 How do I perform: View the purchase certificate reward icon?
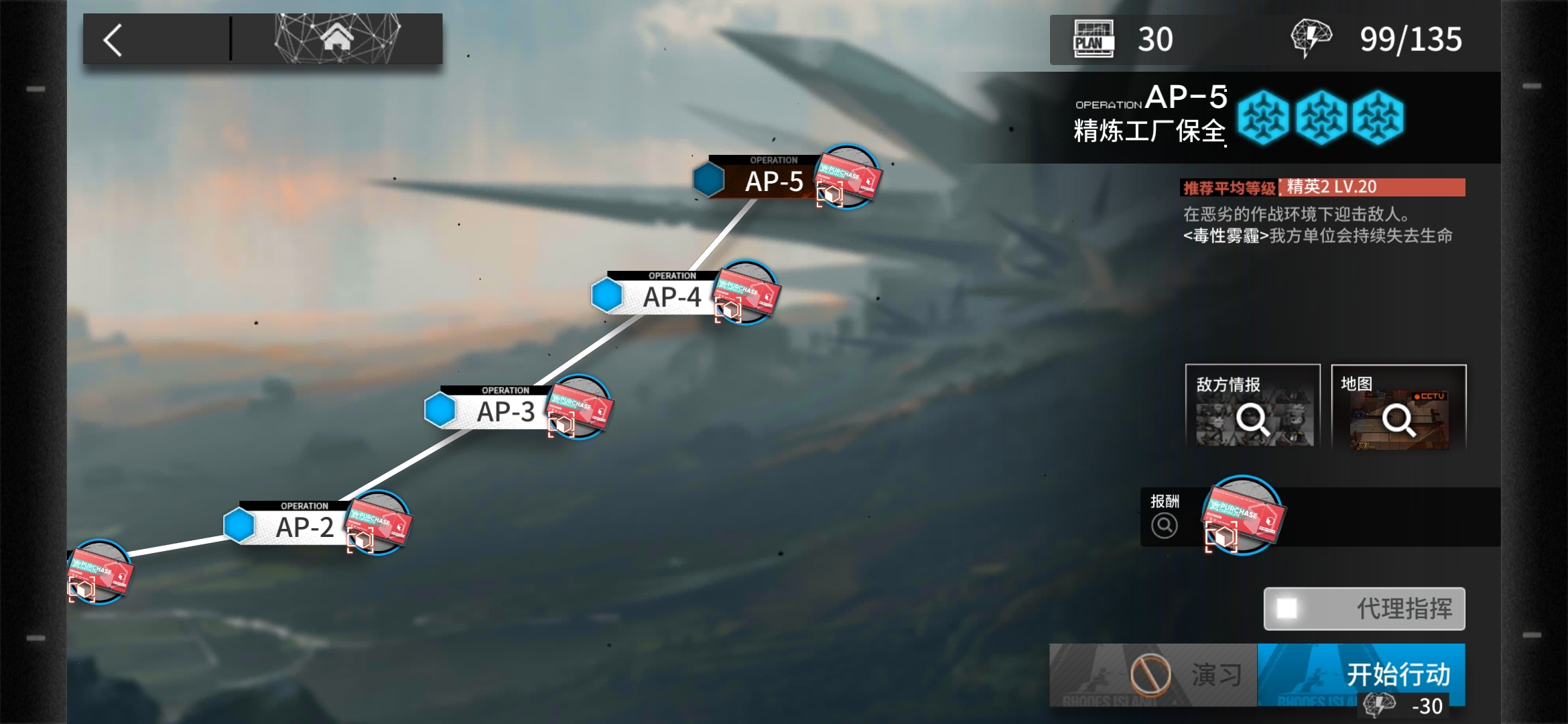click(1243, 516)
